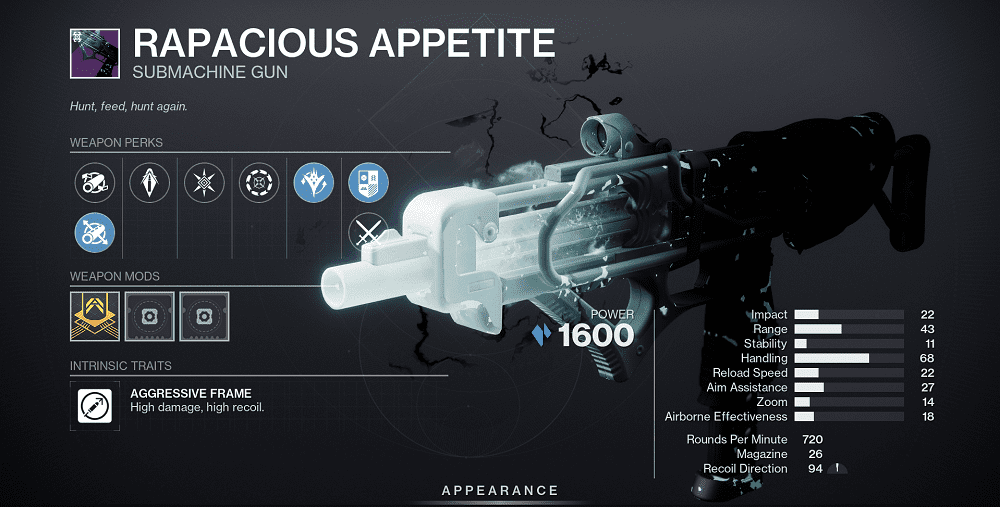
Task: Click the Rapacious Appetite weapon thumbnail
Action: [x=95, y=51]
